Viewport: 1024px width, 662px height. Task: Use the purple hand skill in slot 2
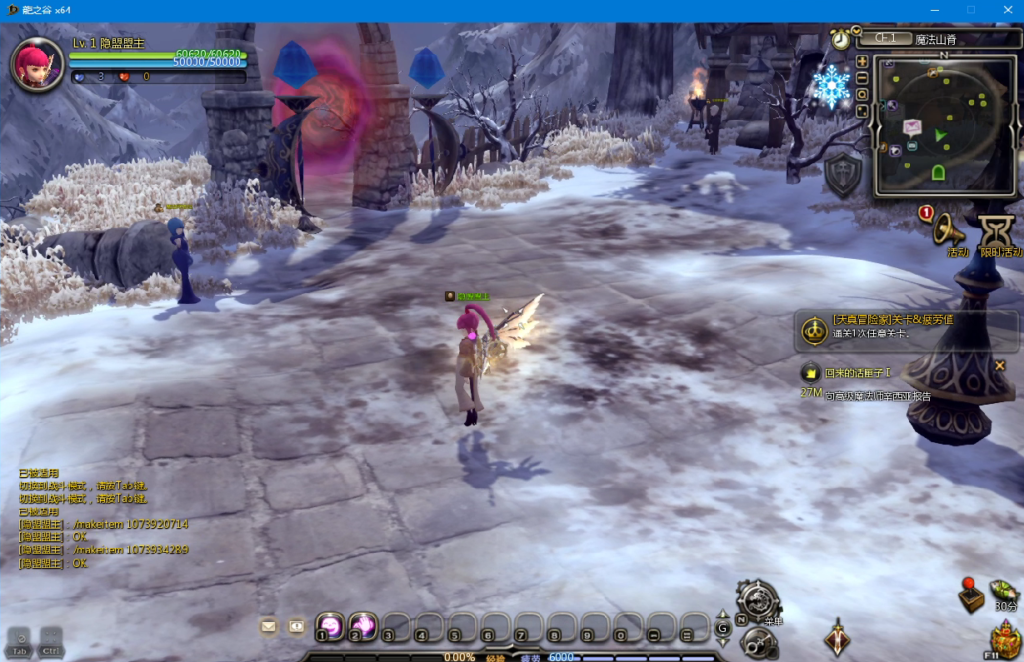[x=362, y=626]
